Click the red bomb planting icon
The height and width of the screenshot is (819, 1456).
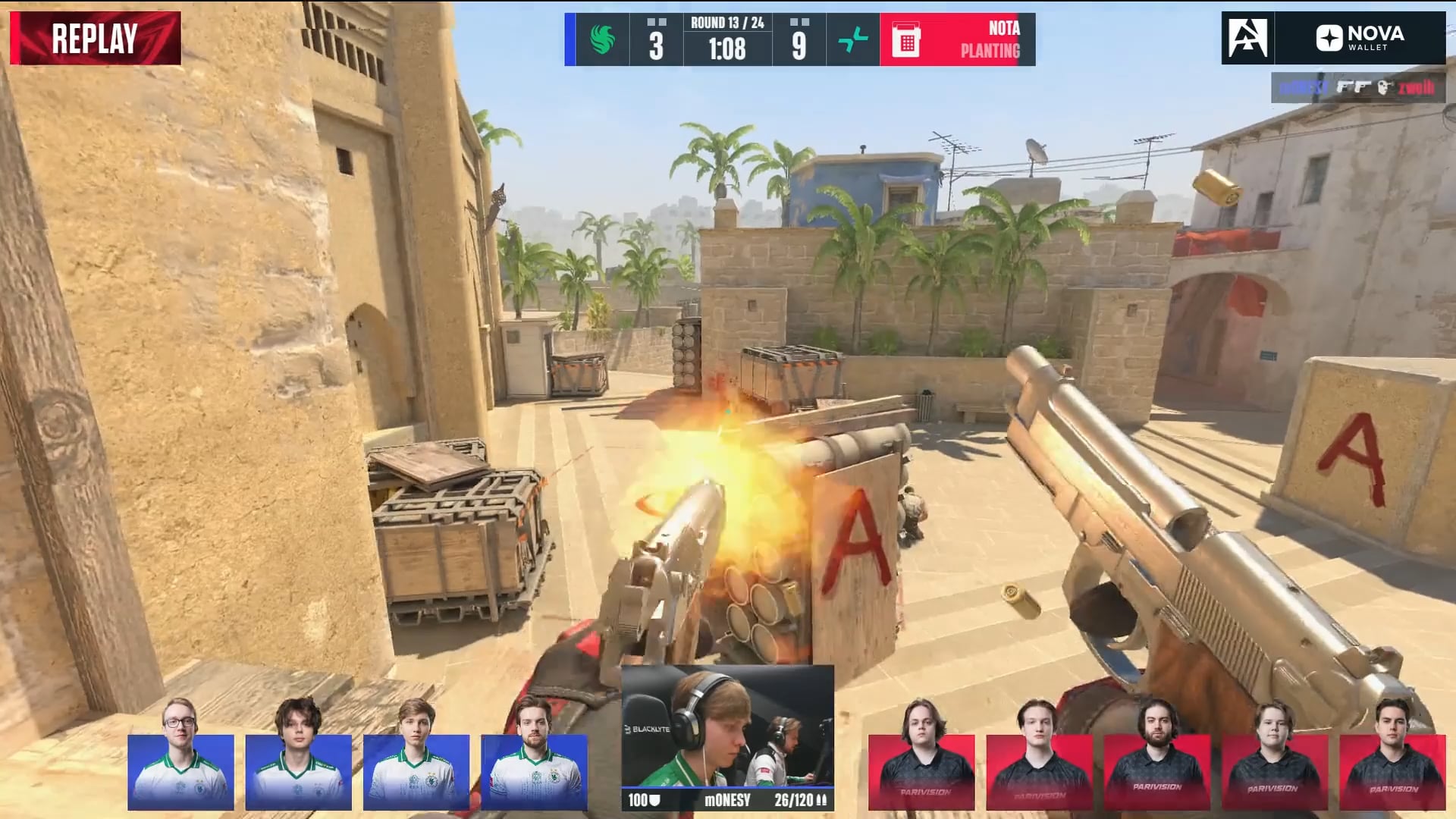pos(906,39)
